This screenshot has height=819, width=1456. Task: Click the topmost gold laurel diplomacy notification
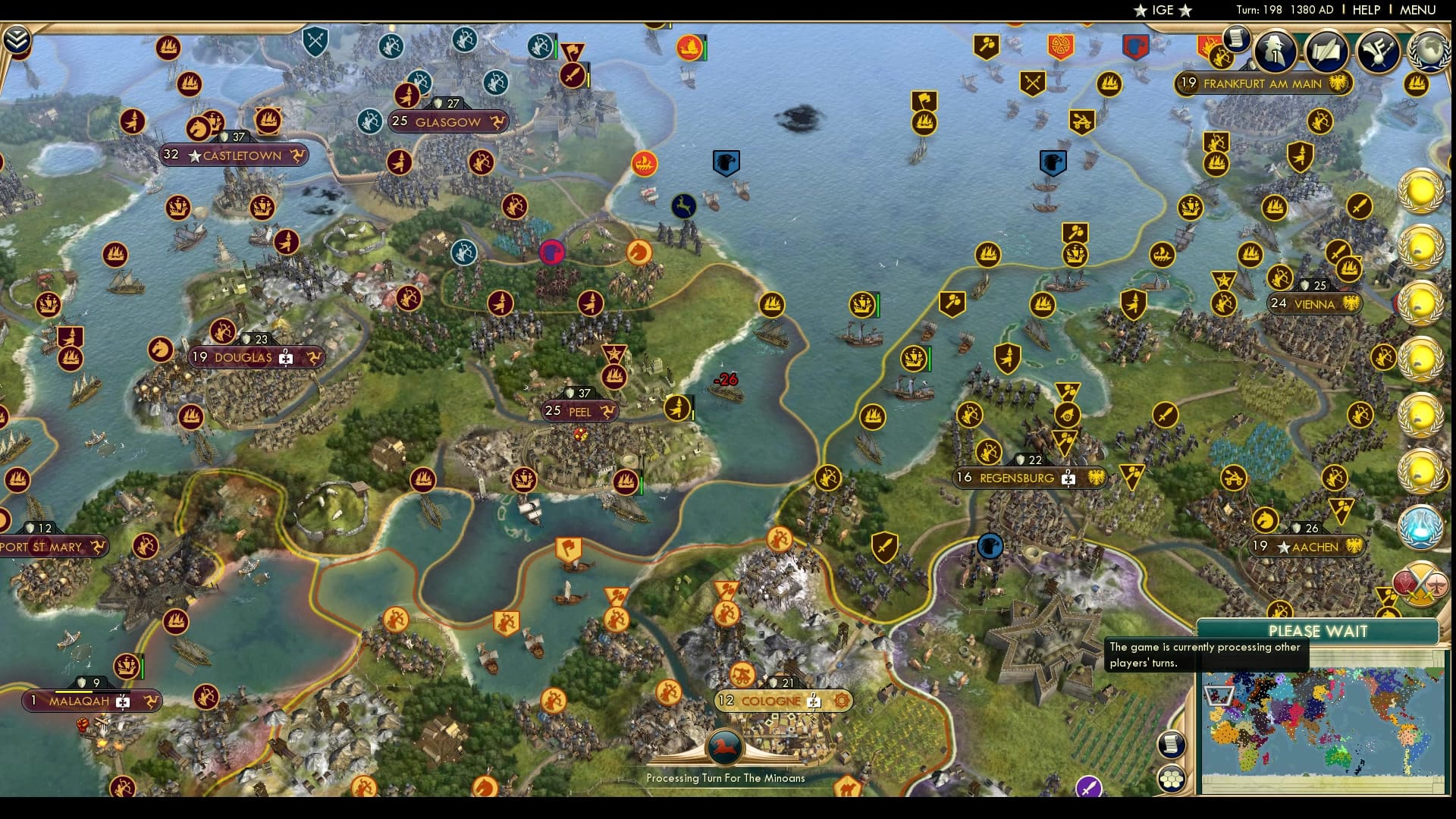[x=1423, y=192]
